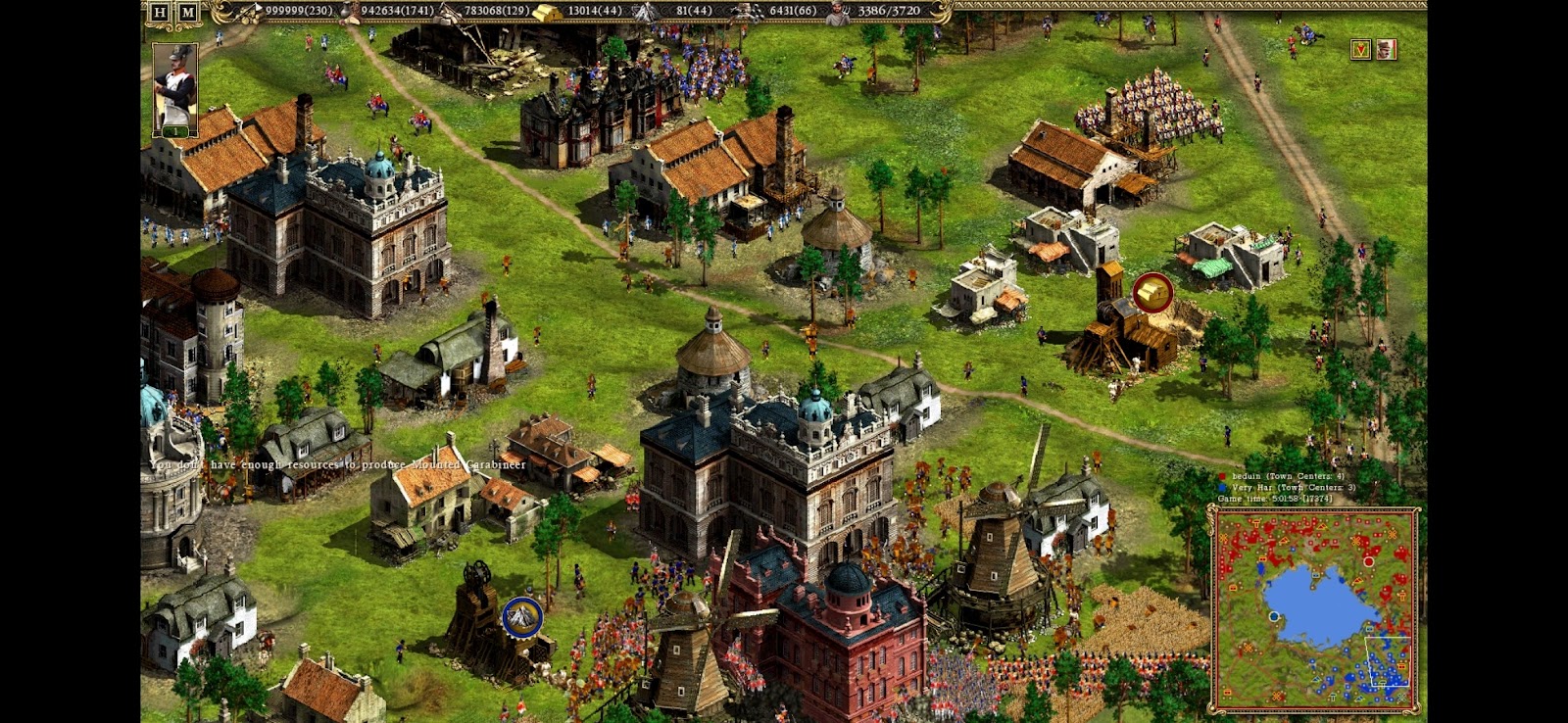
Task: Click the soldier portrait flag icon
Action: pos(1386,50)
